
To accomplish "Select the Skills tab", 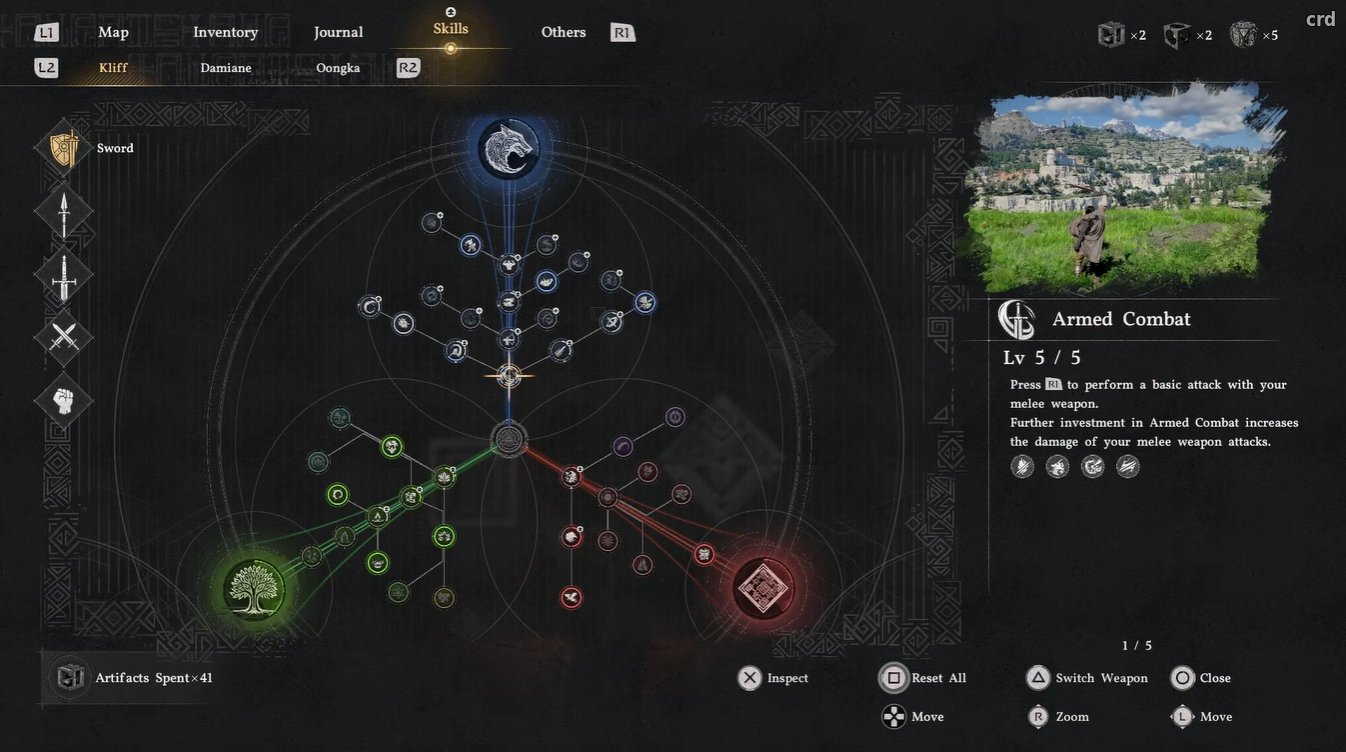I will click(450, 30).
